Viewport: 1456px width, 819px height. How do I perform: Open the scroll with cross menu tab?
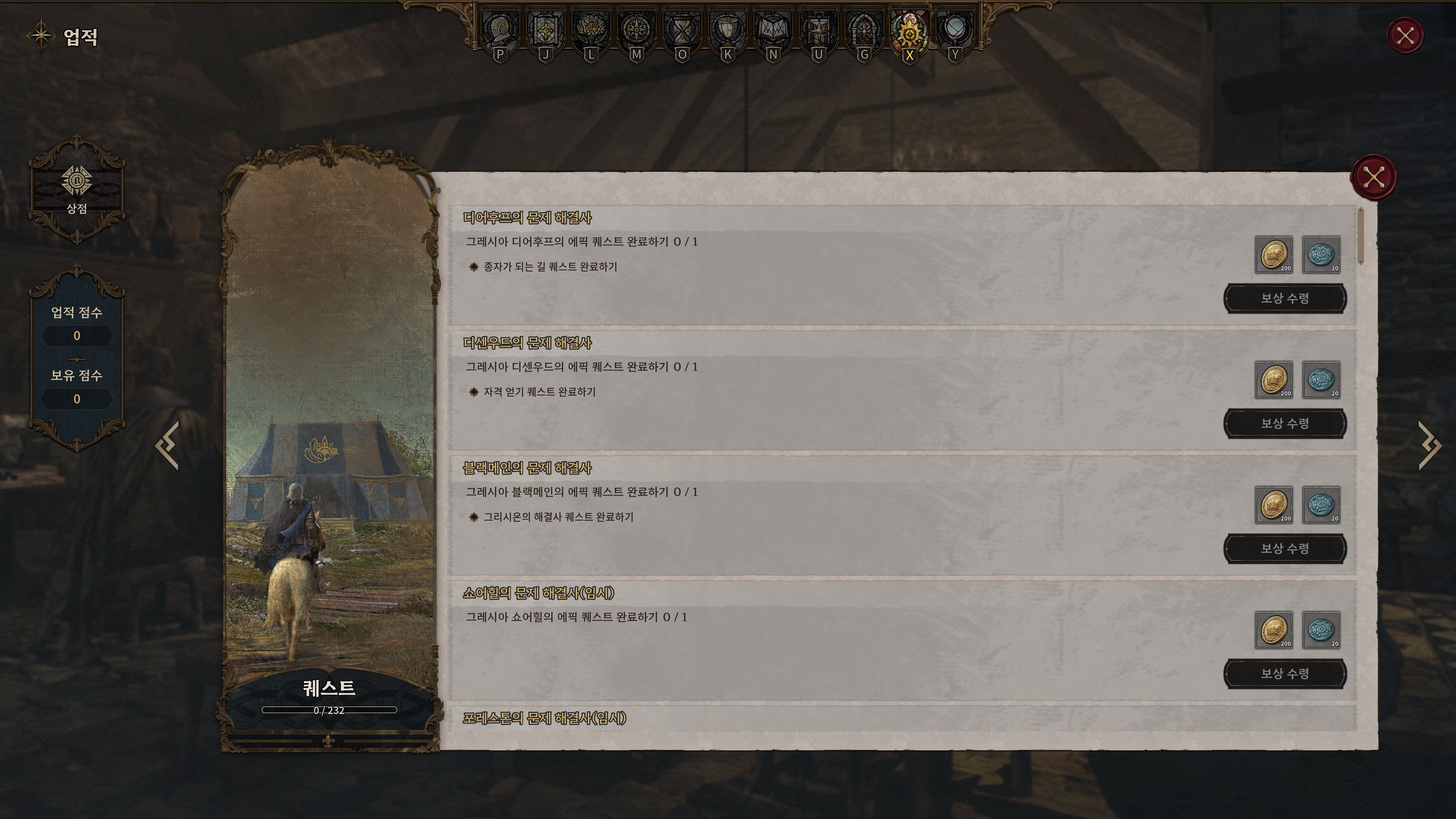click(546, 30)
